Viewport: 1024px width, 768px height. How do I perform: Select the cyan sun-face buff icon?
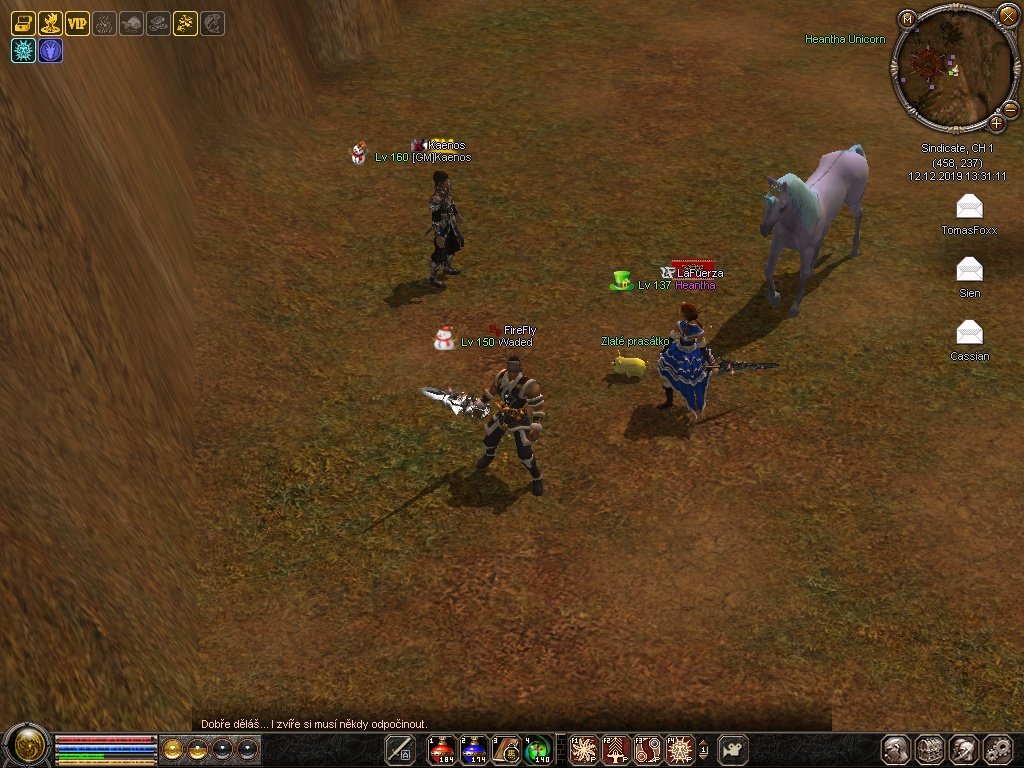coord(23,50)
